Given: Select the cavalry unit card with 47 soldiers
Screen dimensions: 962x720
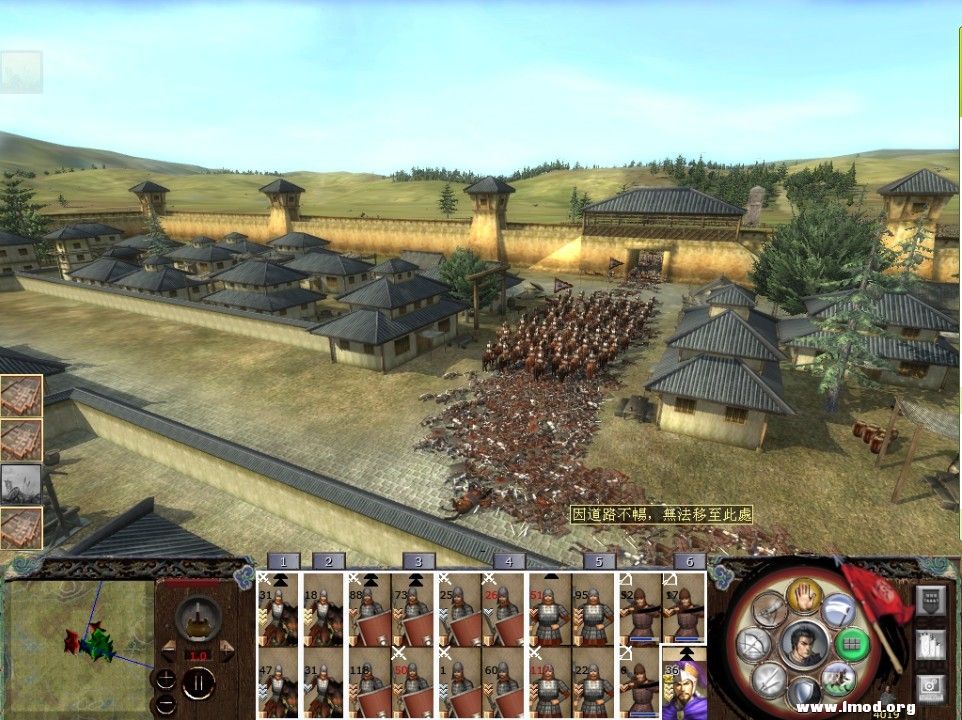Looking at the screenshot, I should (279, 683).
